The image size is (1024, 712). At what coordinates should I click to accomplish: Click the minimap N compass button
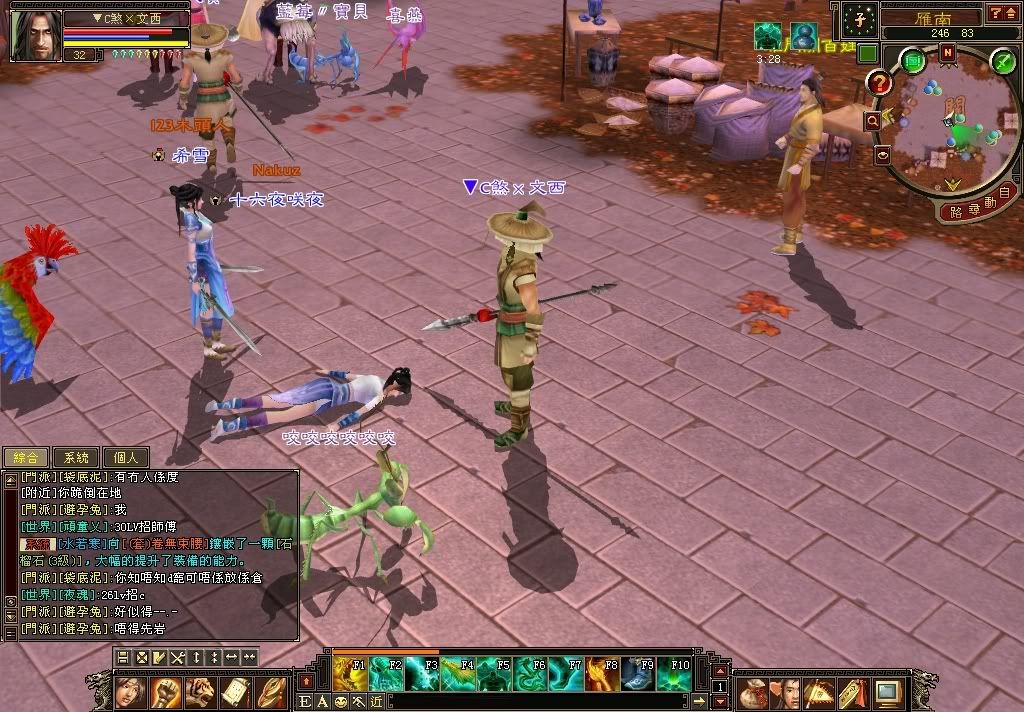point(947,52)
